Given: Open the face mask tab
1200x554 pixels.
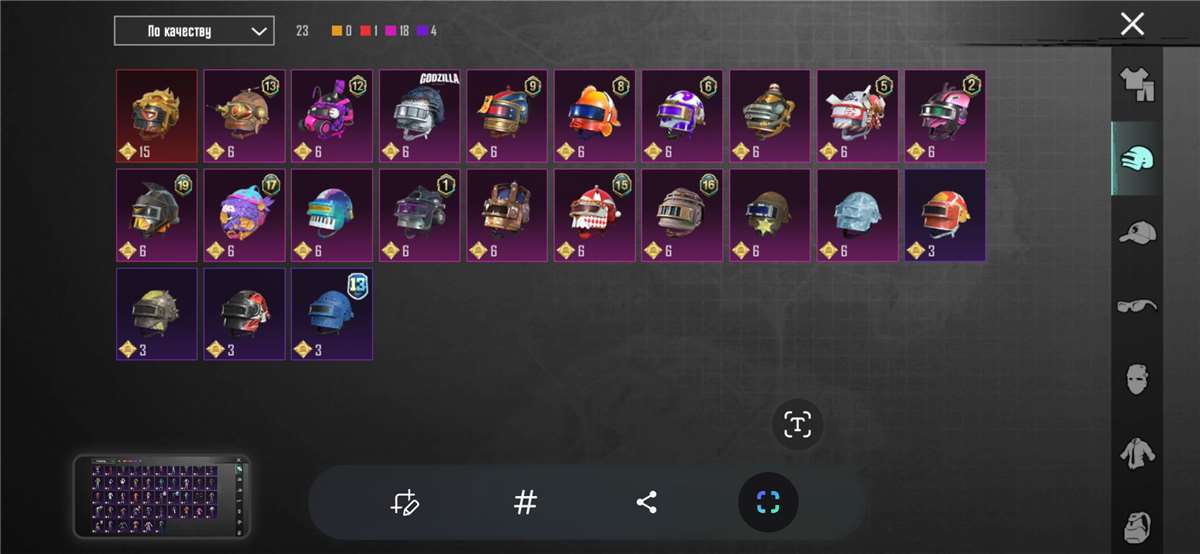Looking at the screenshot, I should [1137, 379].
